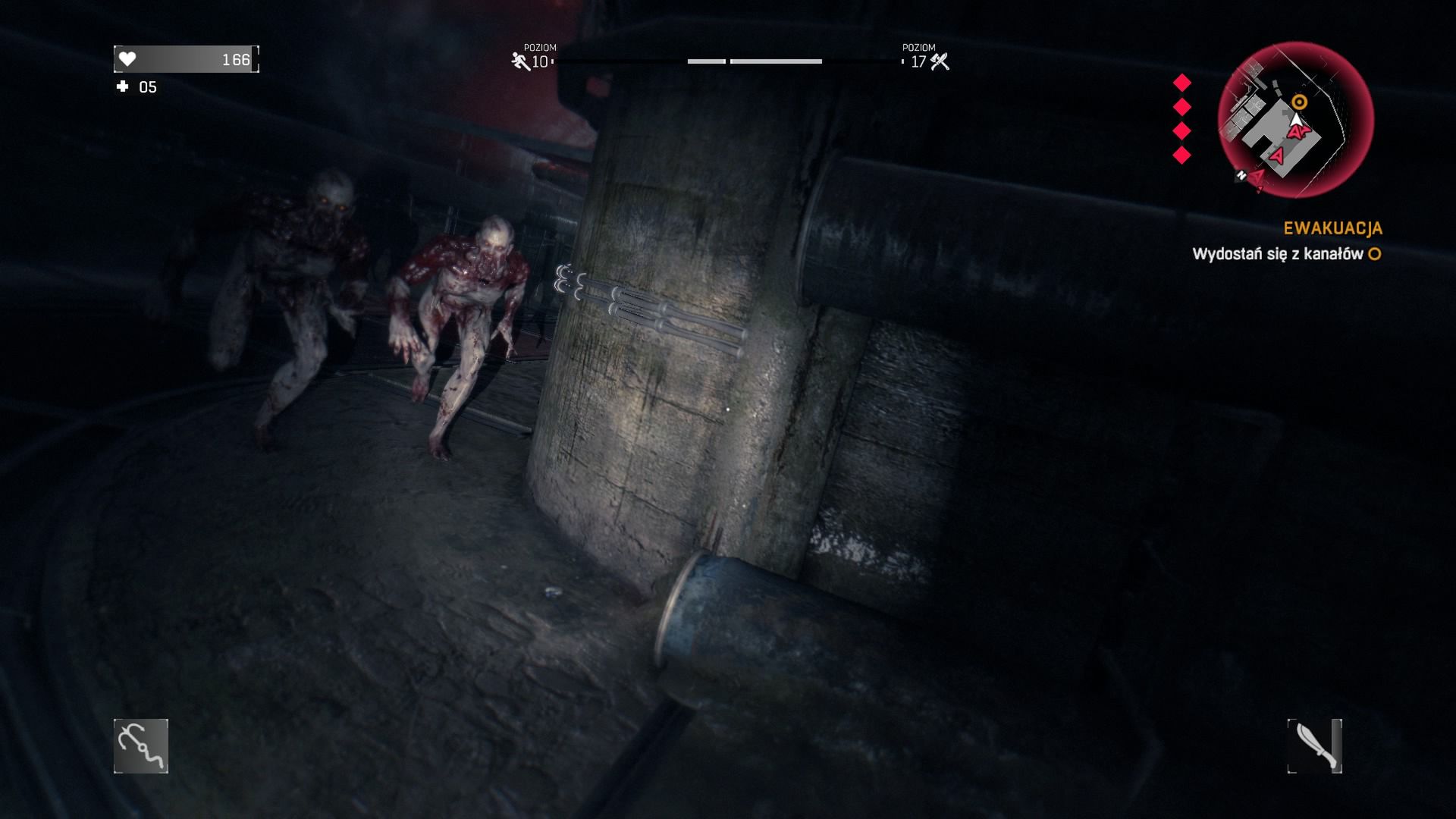This screenshot has height=819, width=1456.
Task: Click the north compass marker on the minimap
Action: tap(1241, 176)
